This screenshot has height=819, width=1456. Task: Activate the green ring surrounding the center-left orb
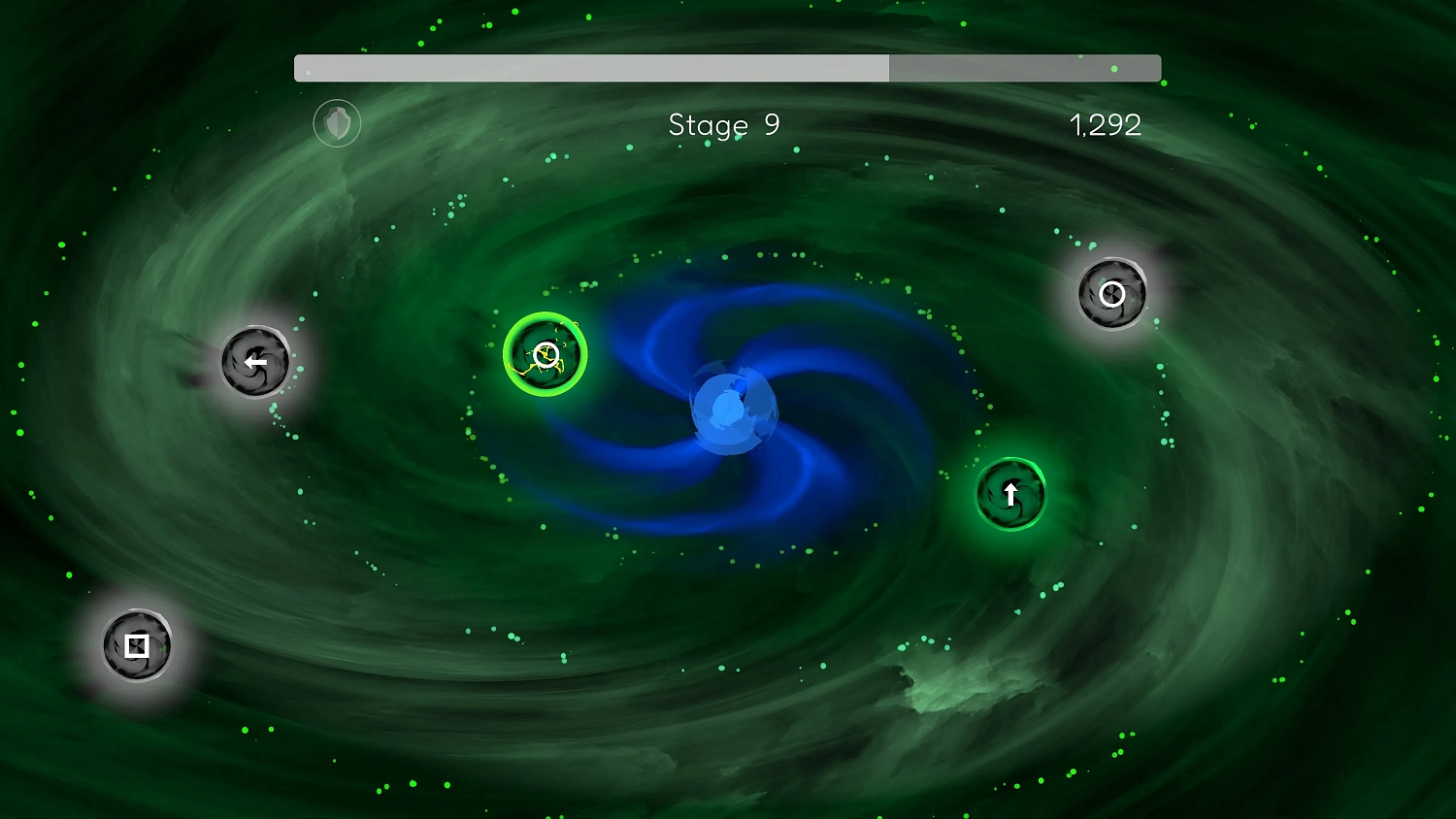click(x=545, y=315)
